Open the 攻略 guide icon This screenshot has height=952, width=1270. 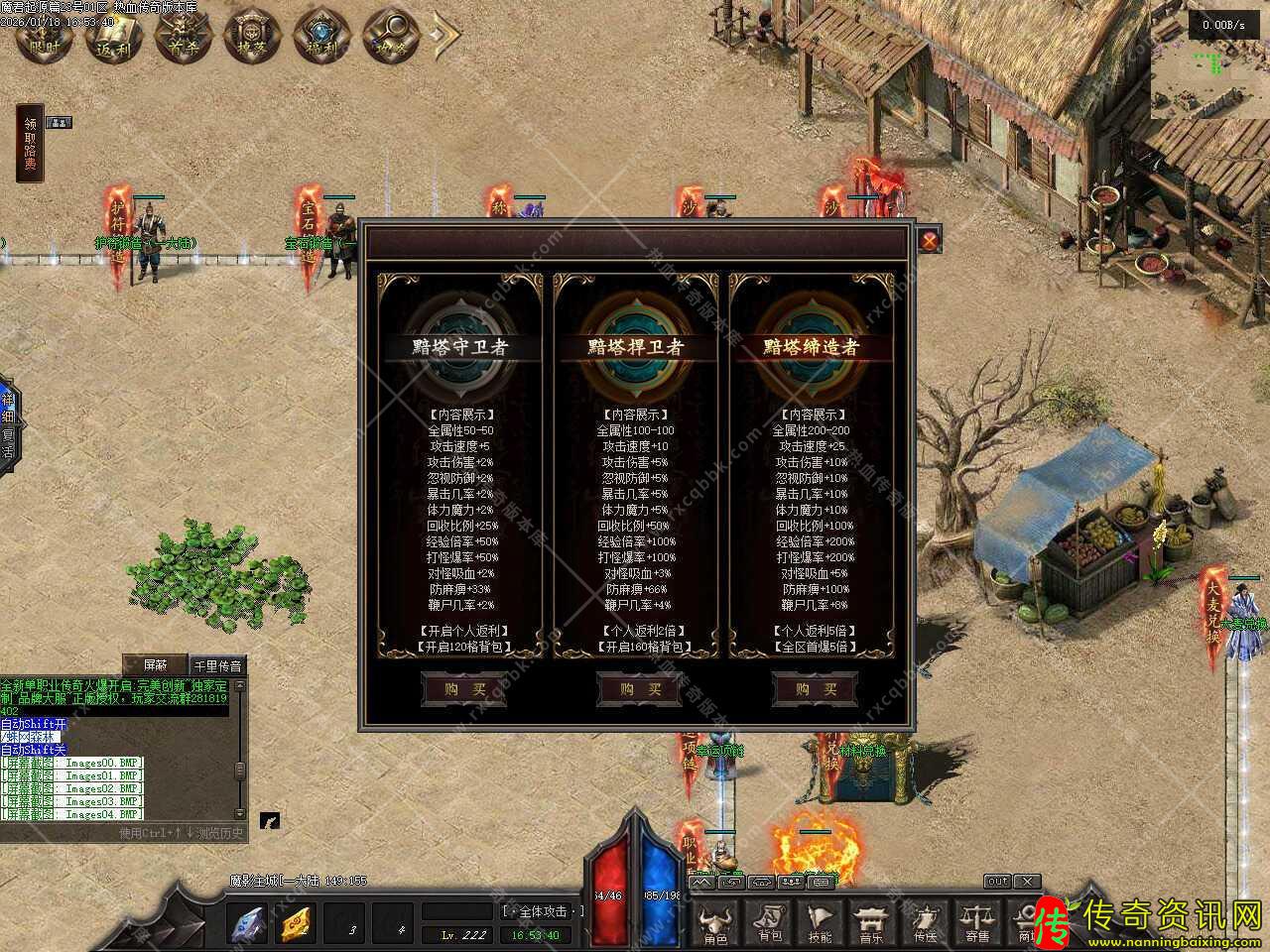386,38
